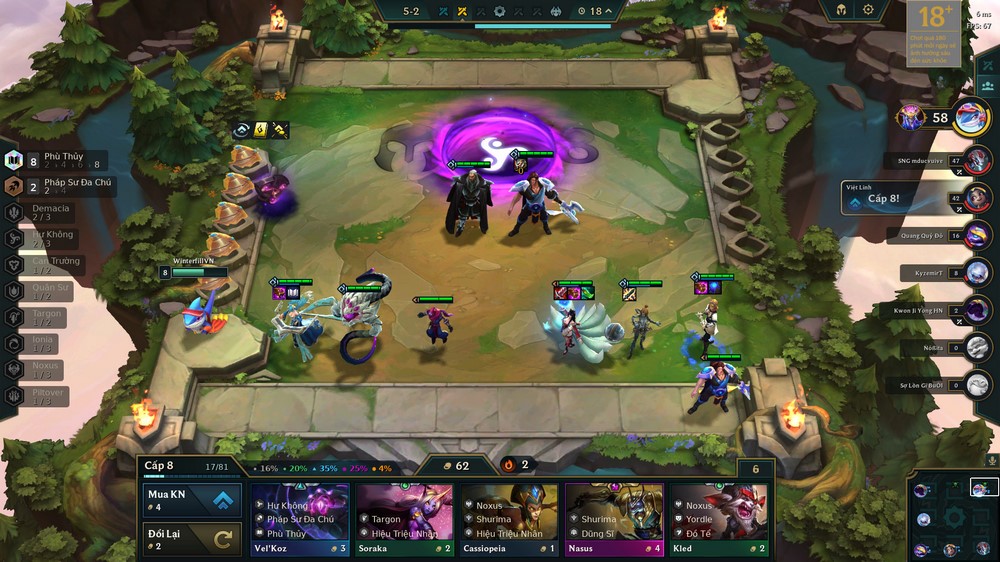Buy Nasus from the shop
Viewport: 1000px width, 562px height.
[613, 520]
